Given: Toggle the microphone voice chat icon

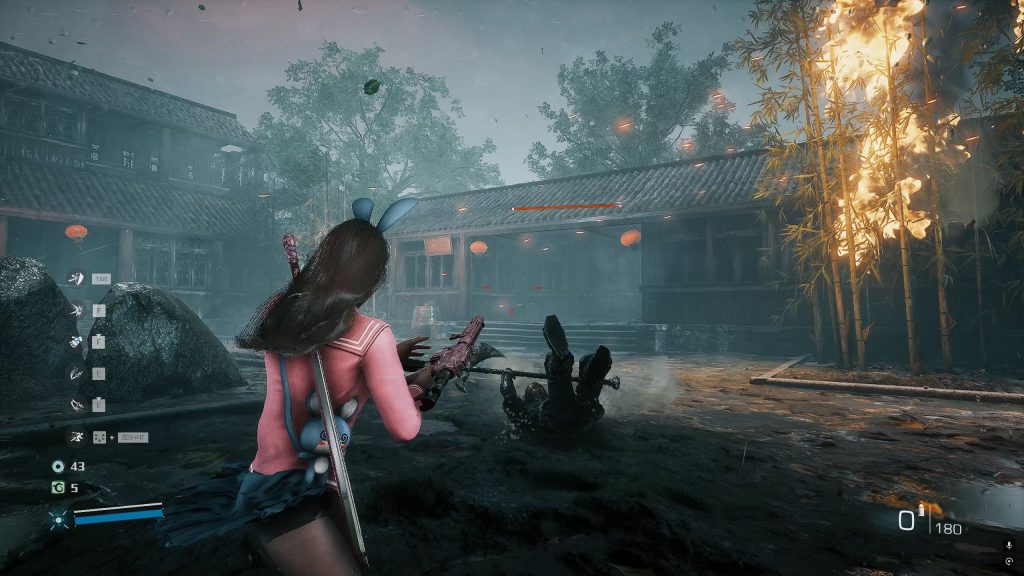Looking at the screenshot, I should [1008, 544].
